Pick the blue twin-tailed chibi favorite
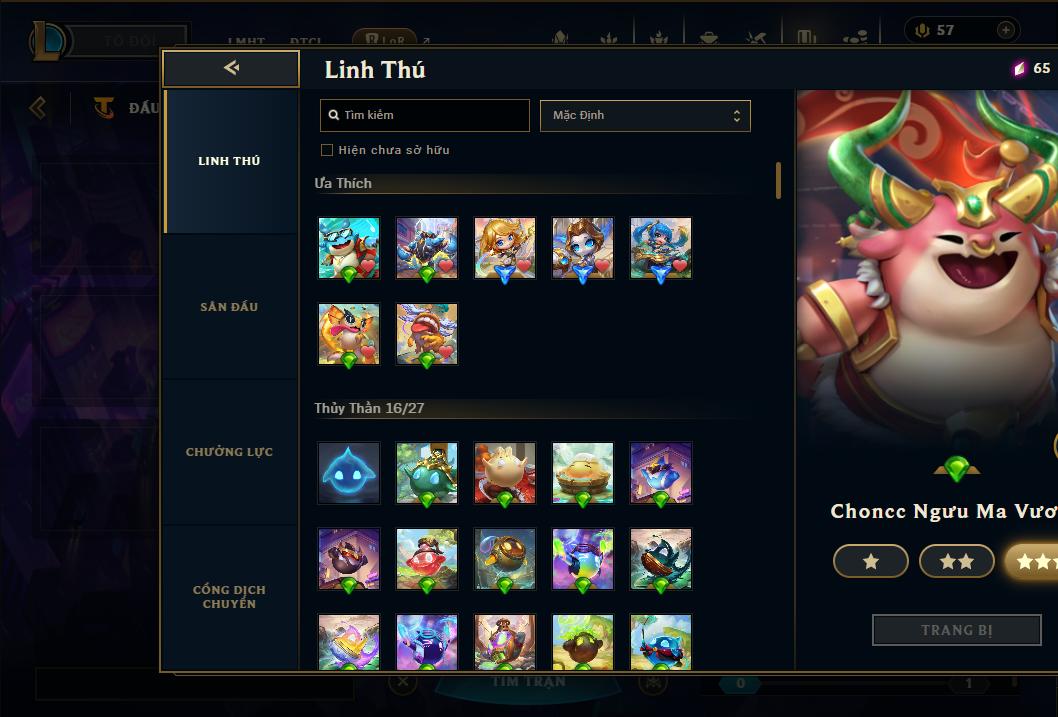 (x=661, y=248)
